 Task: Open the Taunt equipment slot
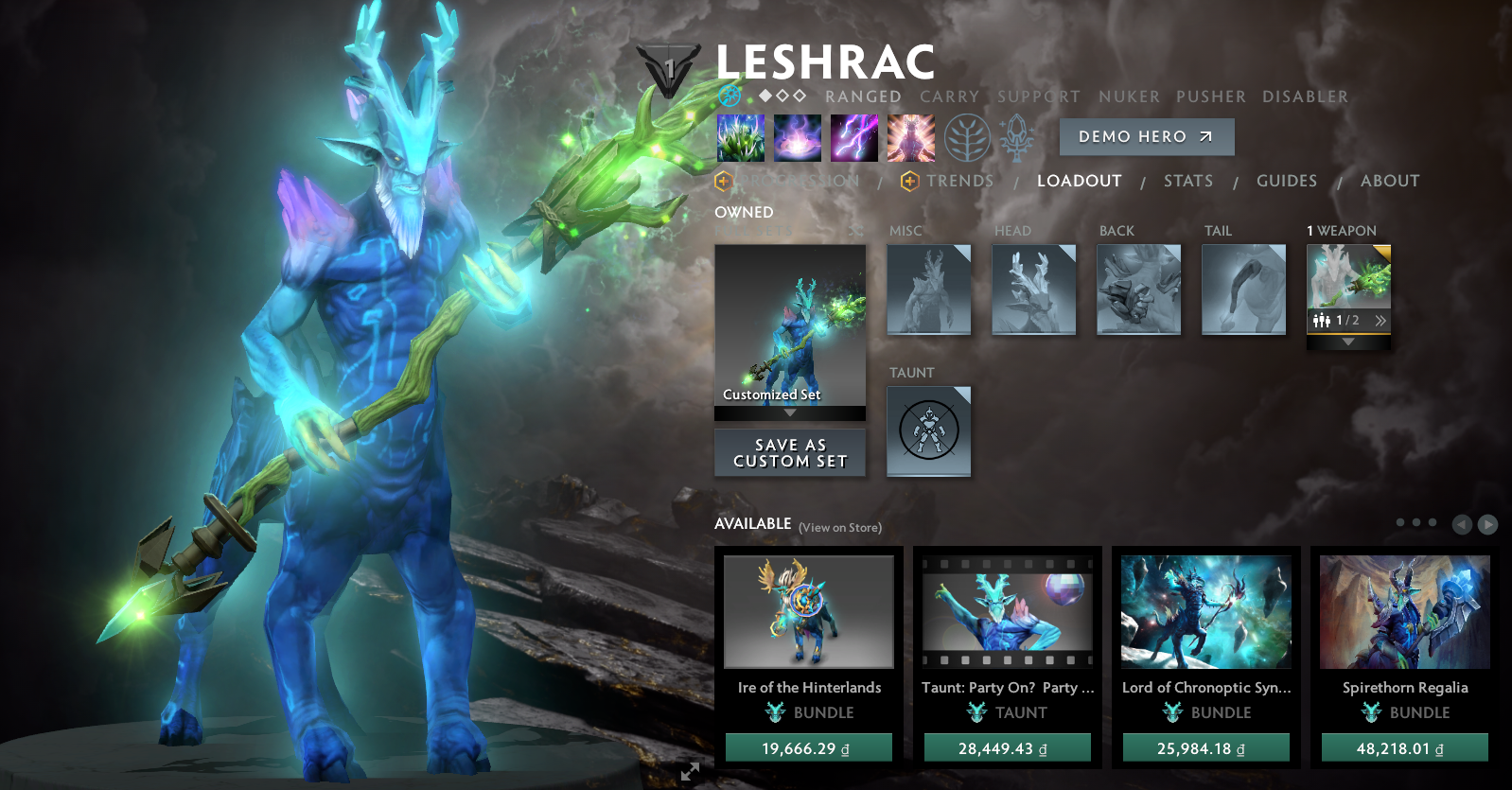click(x=929, y=430)
